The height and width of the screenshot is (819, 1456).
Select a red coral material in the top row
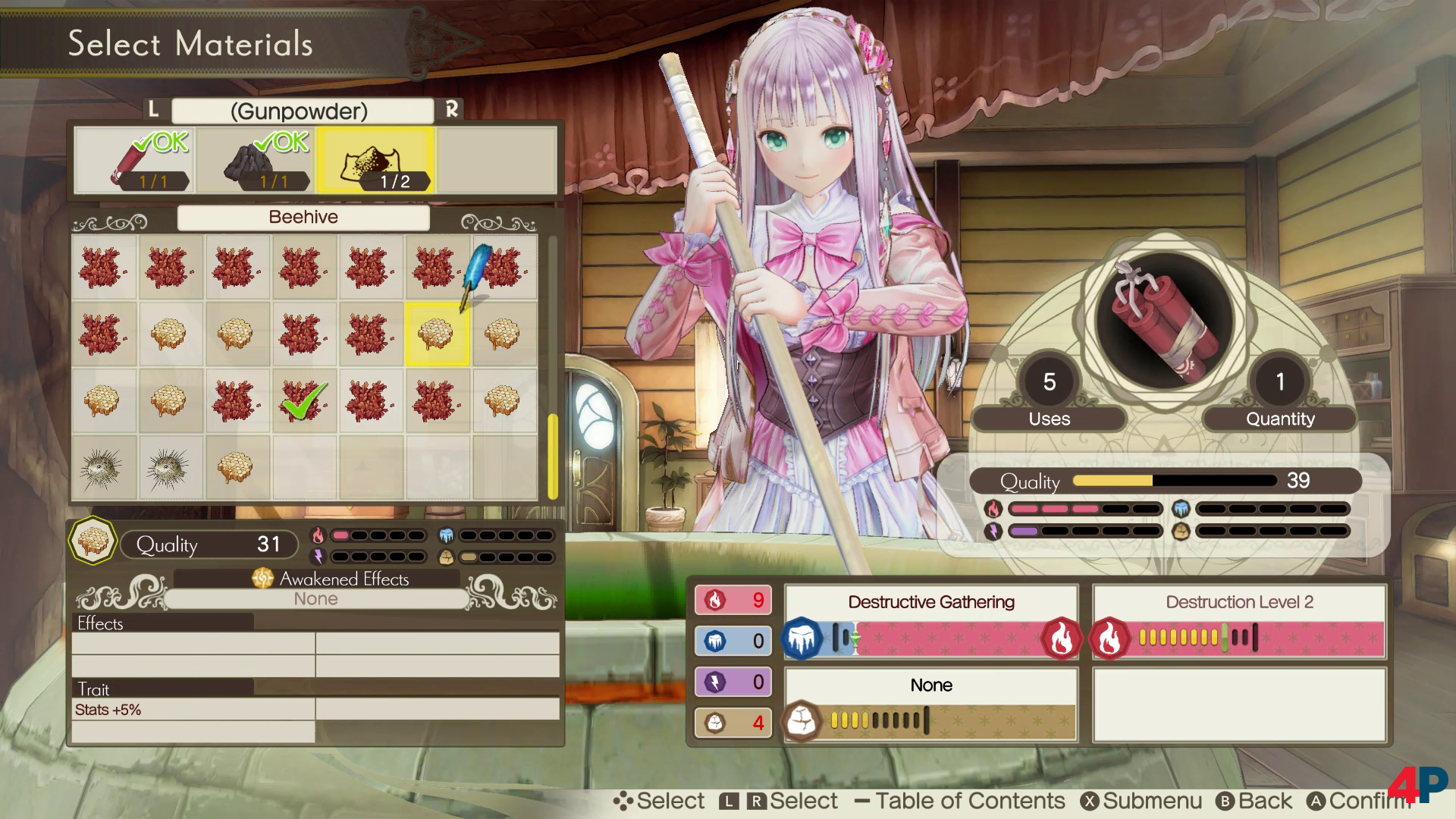coord(104,266)
